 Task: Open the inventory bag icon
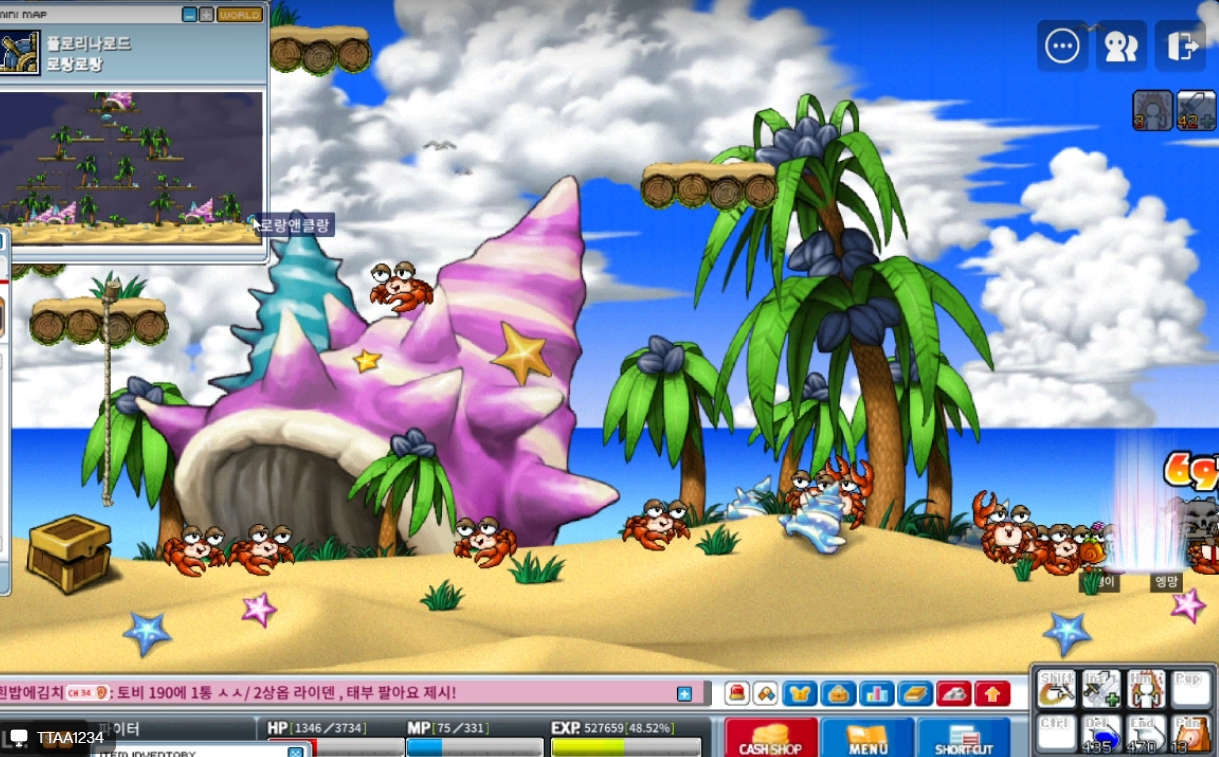838,693
